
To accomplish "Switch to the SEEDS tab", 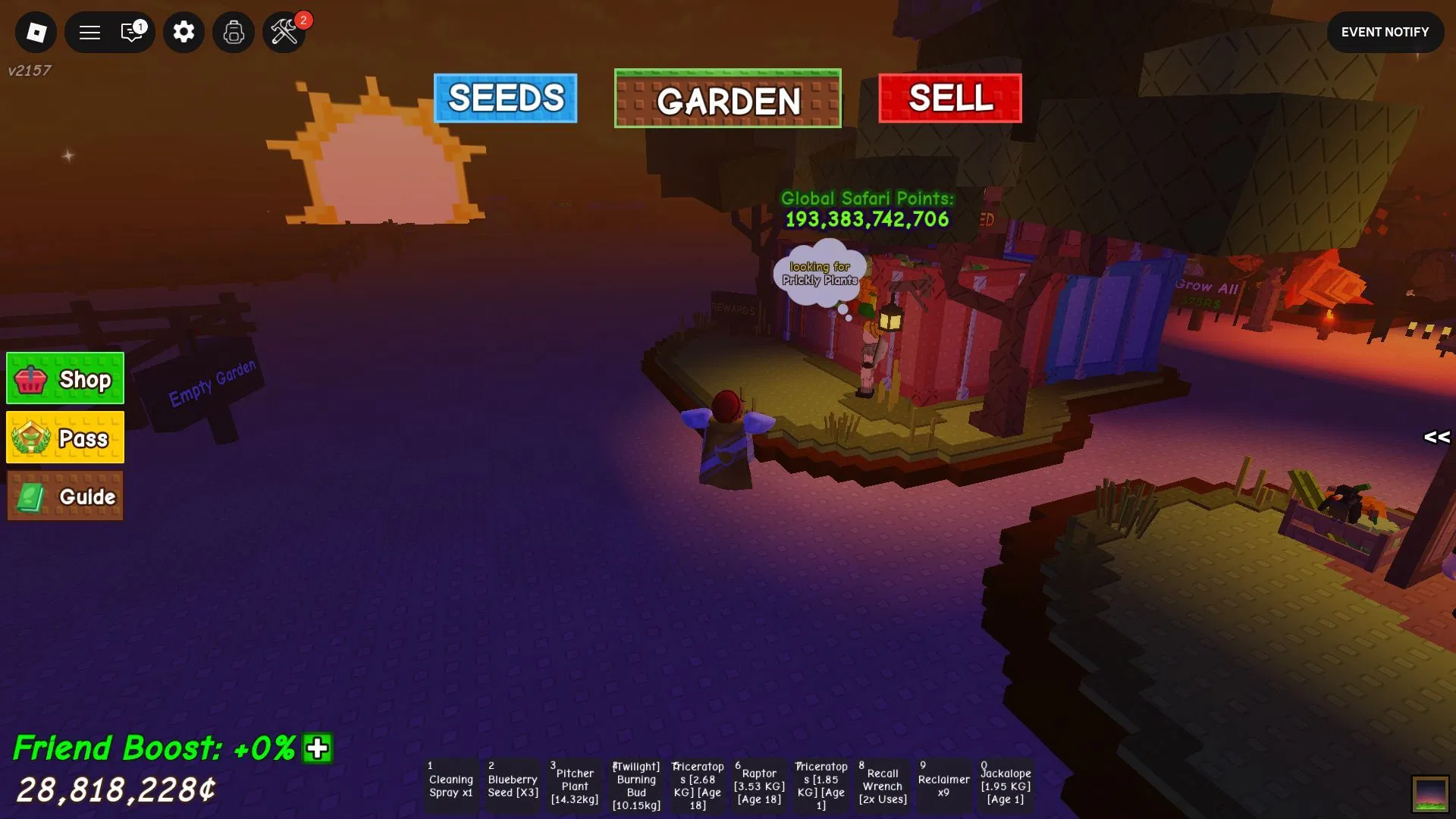I will pos(505,97).
